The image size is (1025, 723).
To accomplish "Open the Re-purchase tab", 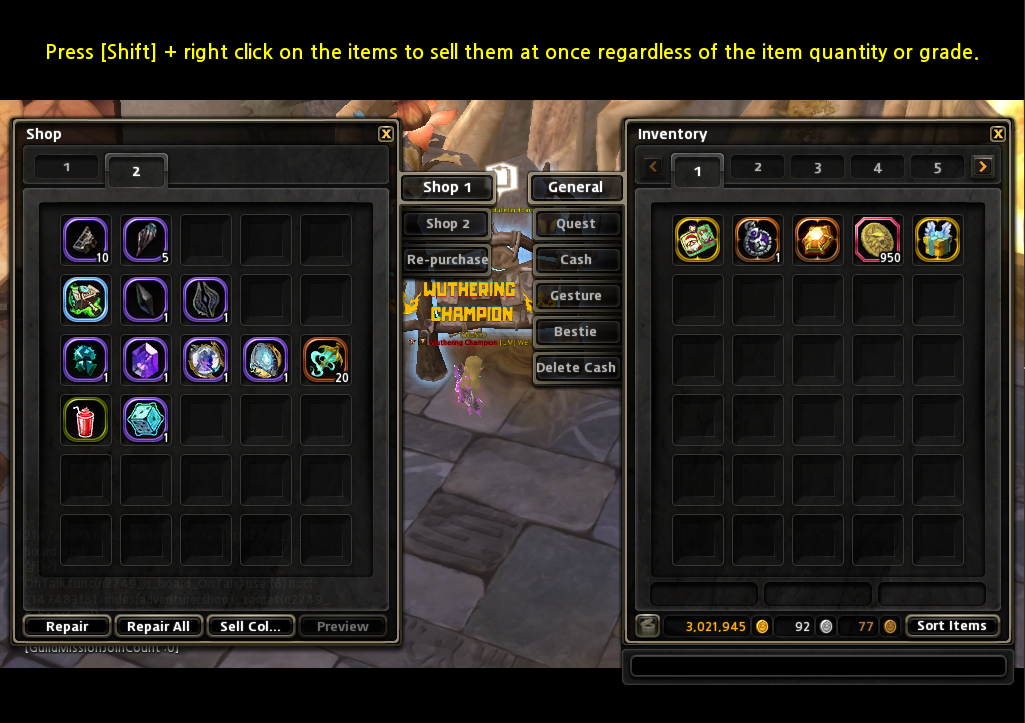I will [447, 260].
